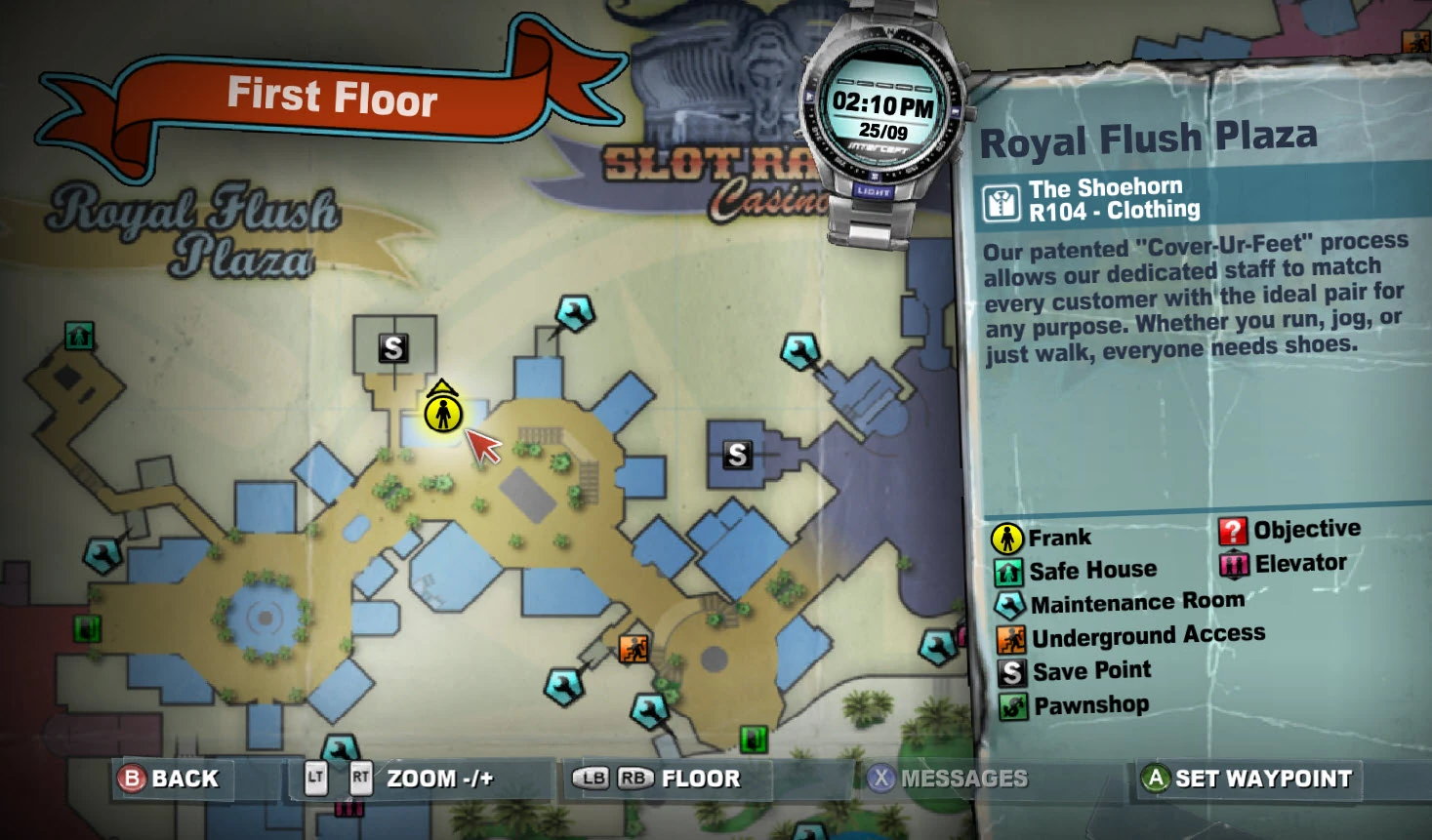This screenshot has height=840, width=1432.
Task: Select the Safe House legend icon
Action: tap(1006, 569)
